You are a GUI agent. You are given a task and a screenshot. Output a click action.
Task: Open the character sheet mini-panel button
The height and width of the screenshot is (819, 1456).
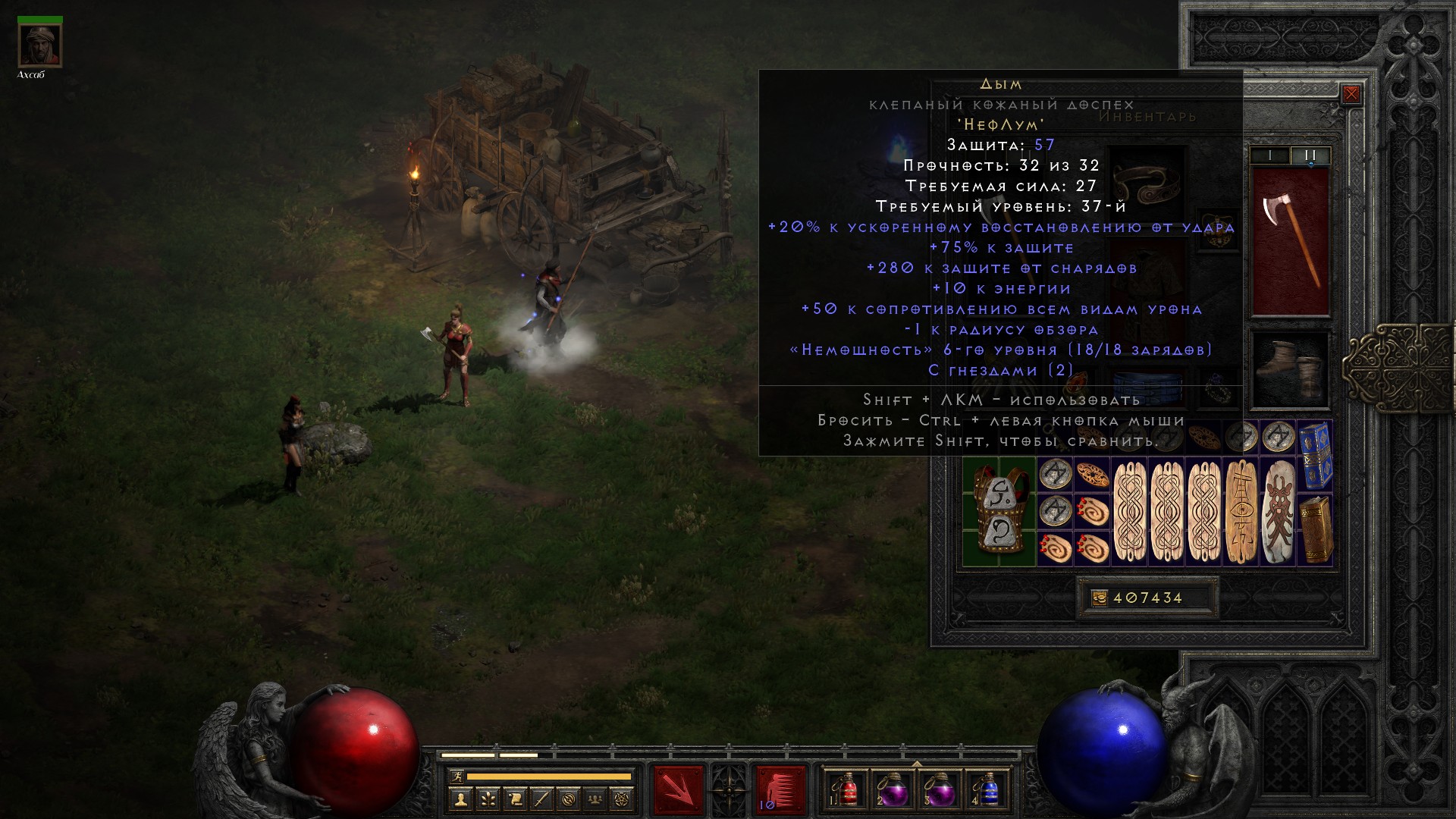tap(460, 799)
